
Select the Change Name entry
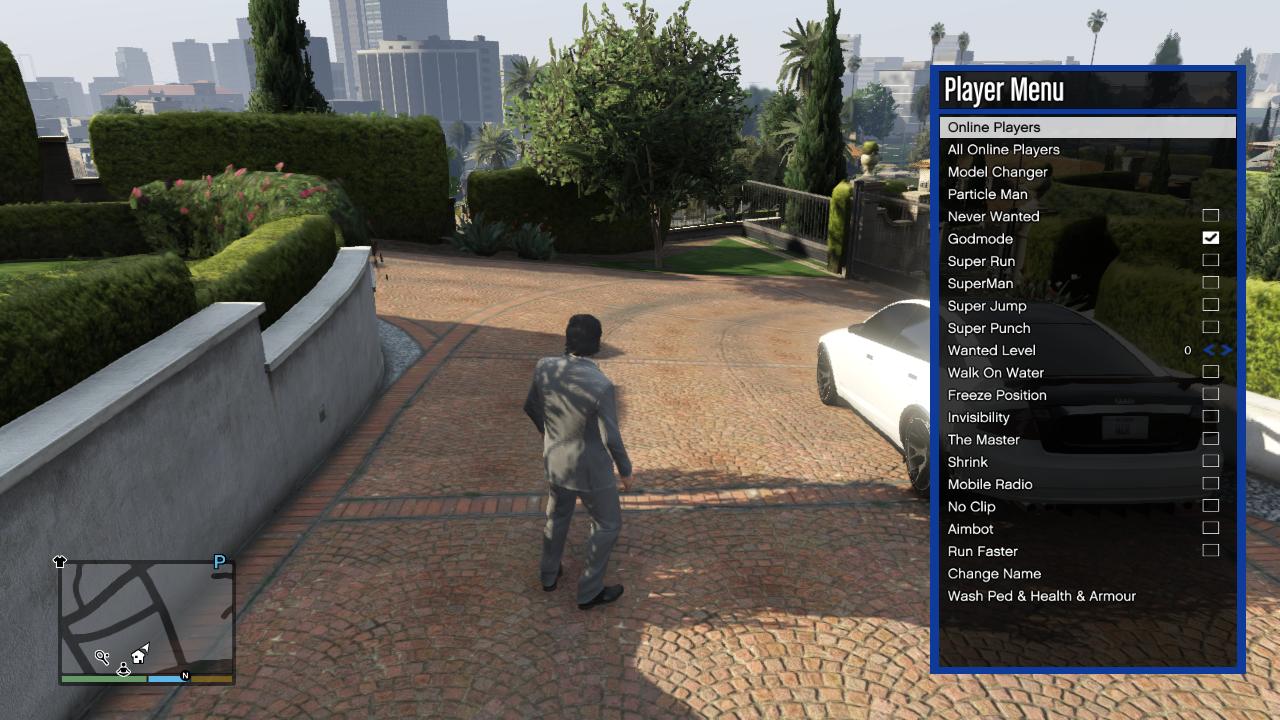click(x=994, y=574)
